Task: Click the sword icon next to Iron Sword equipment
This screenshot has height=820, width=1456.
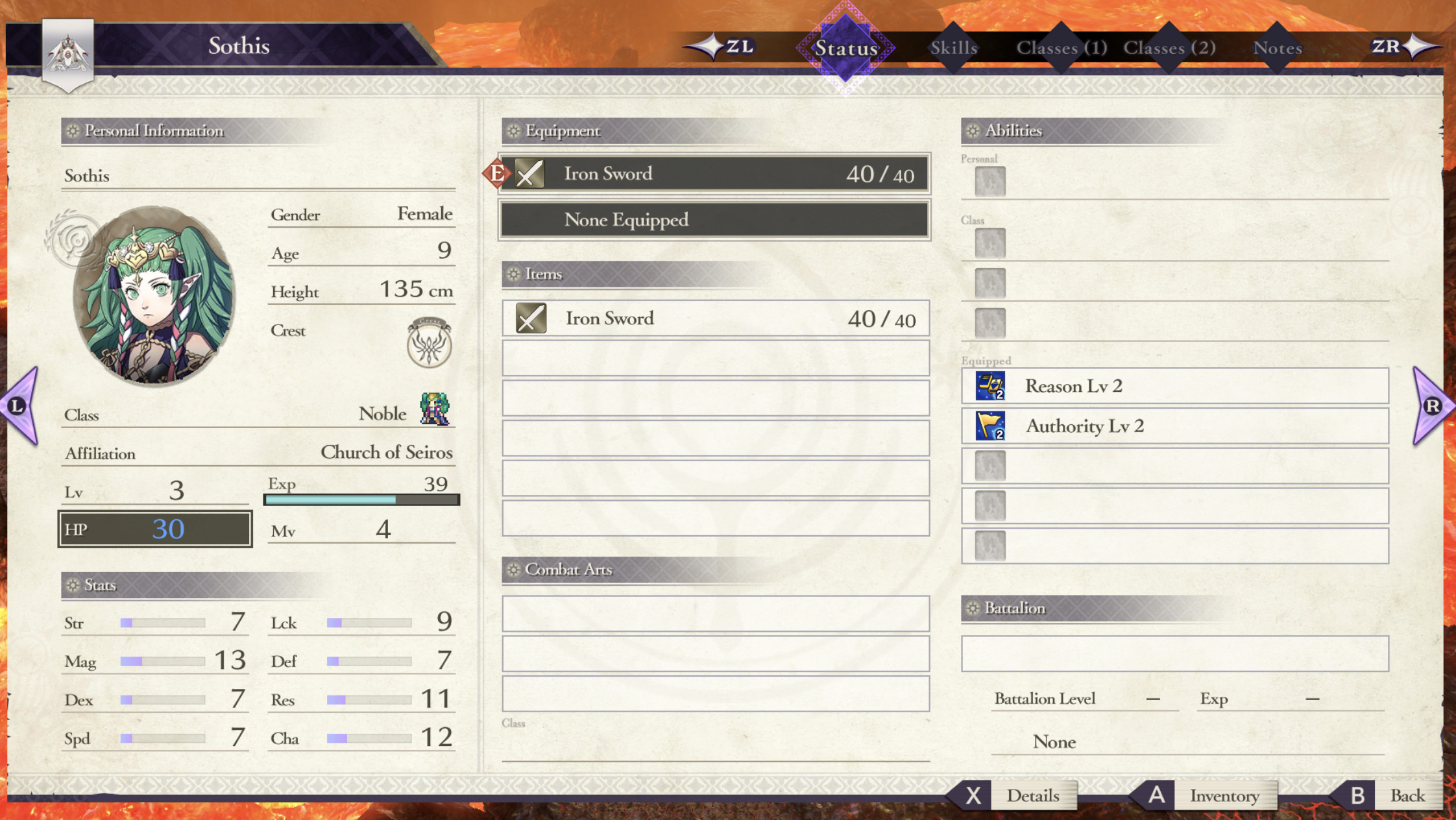Action: pyautogui.click(x=529, y=173)
